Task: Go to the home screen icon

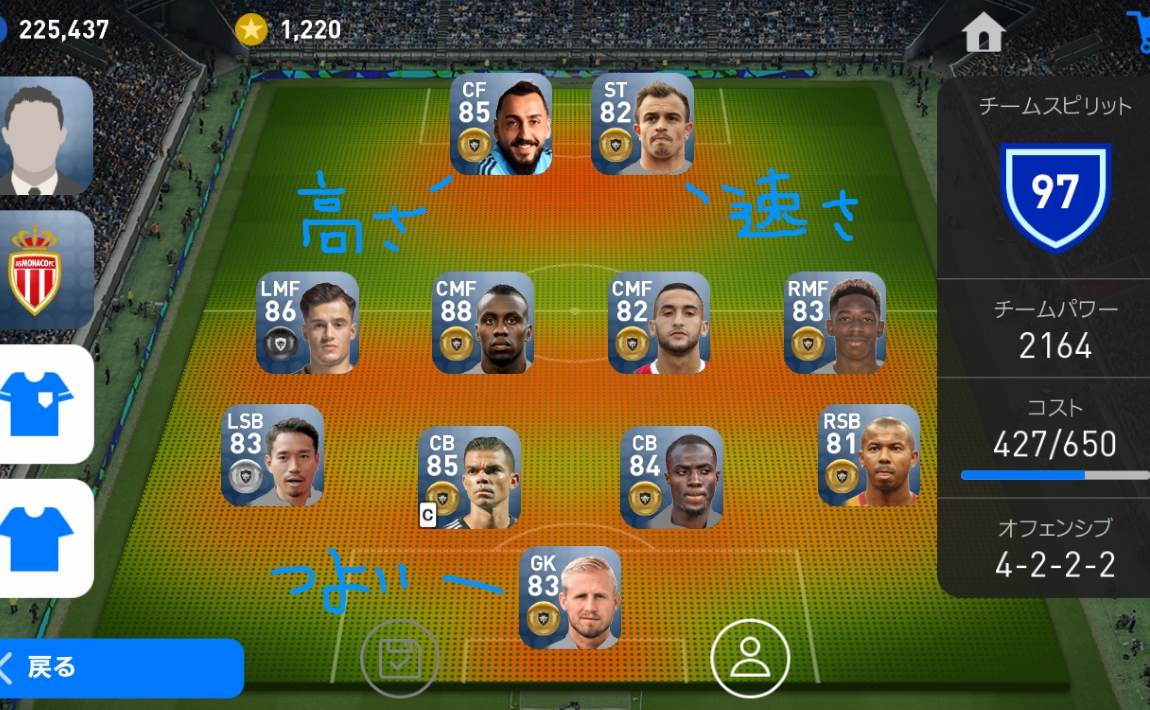Action: (x=983, y=33)
